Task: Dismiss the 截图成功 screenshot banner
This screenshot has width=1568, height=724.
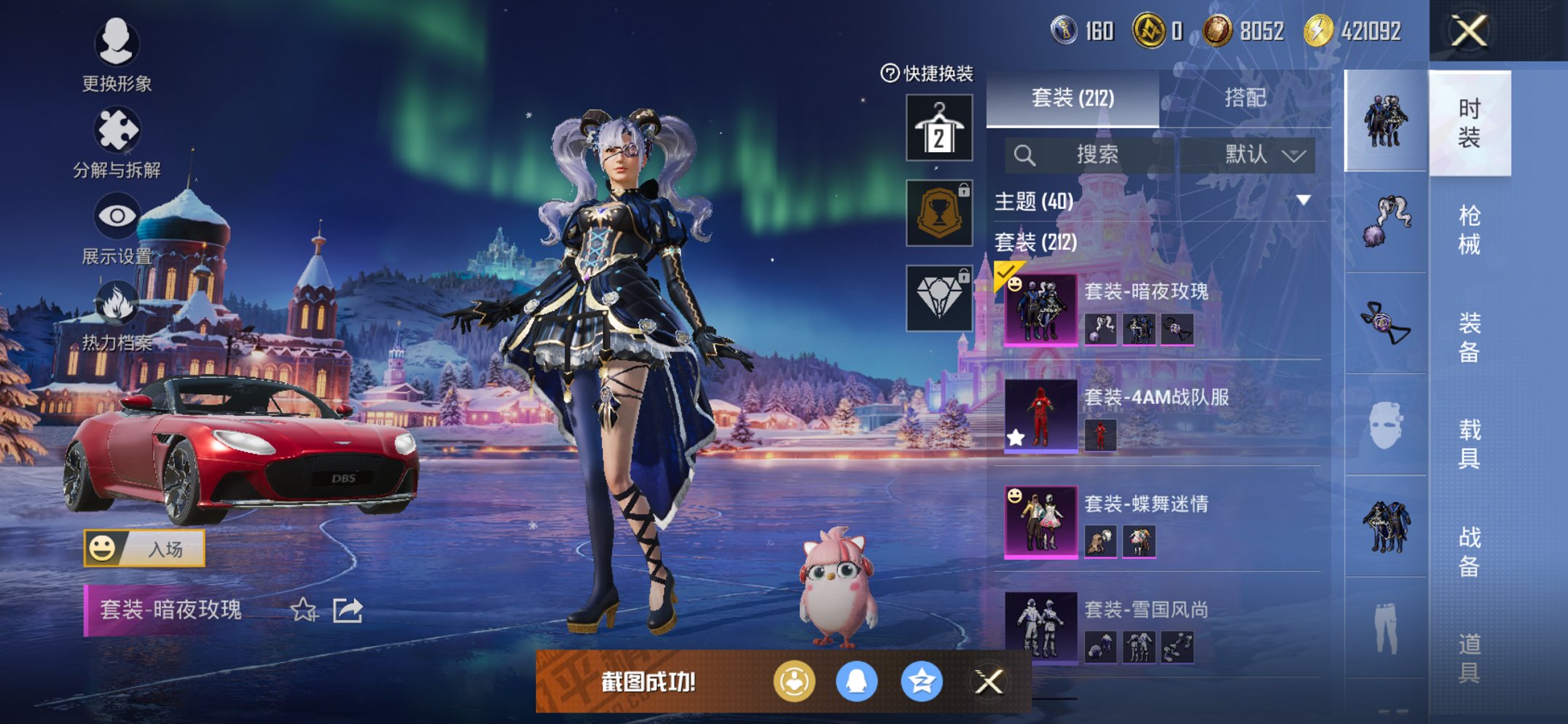Action: click(x=988, y=682)
